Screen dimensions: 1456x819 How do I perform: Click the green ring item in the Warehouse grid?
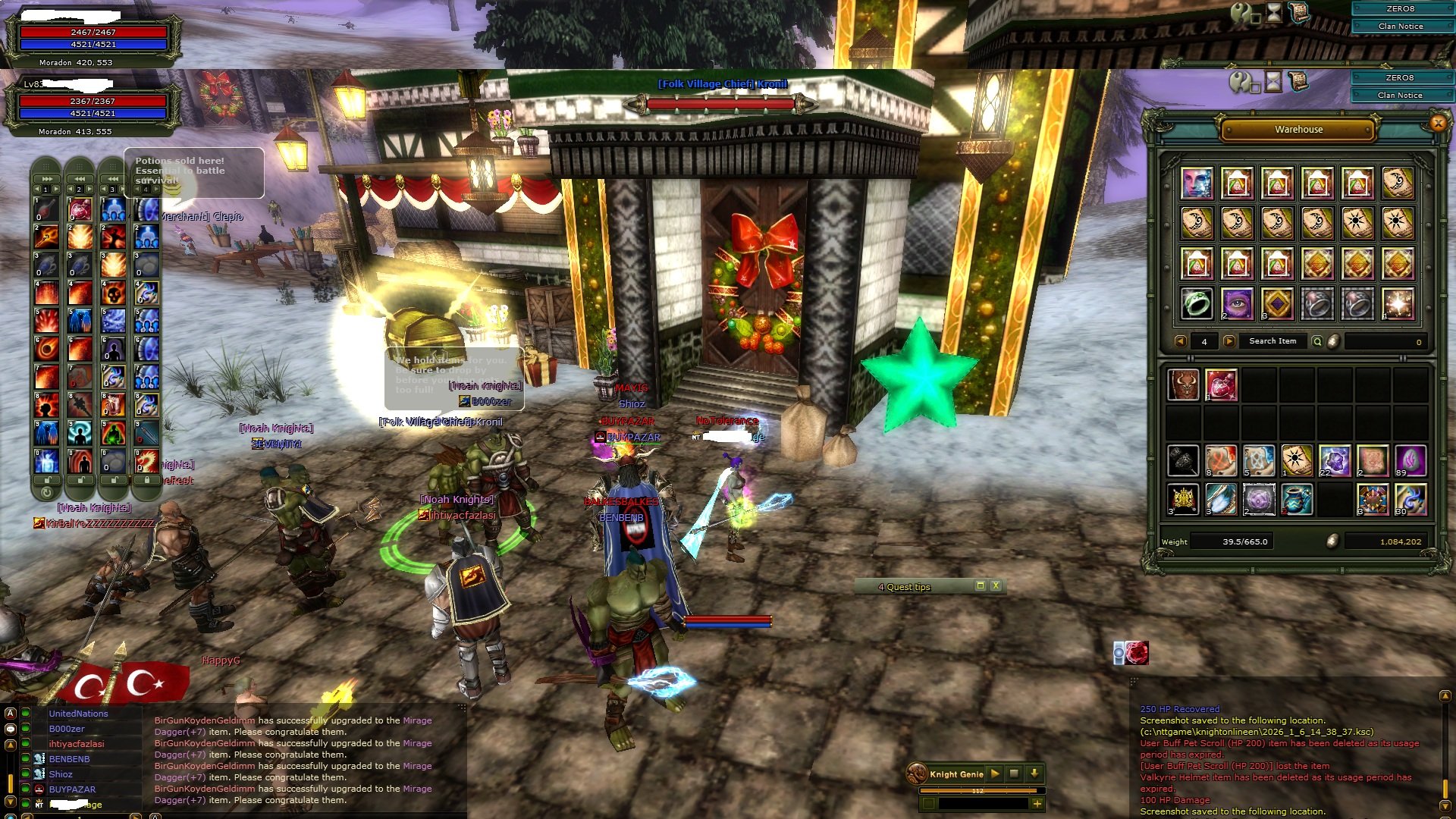[x=1195, y=306]
